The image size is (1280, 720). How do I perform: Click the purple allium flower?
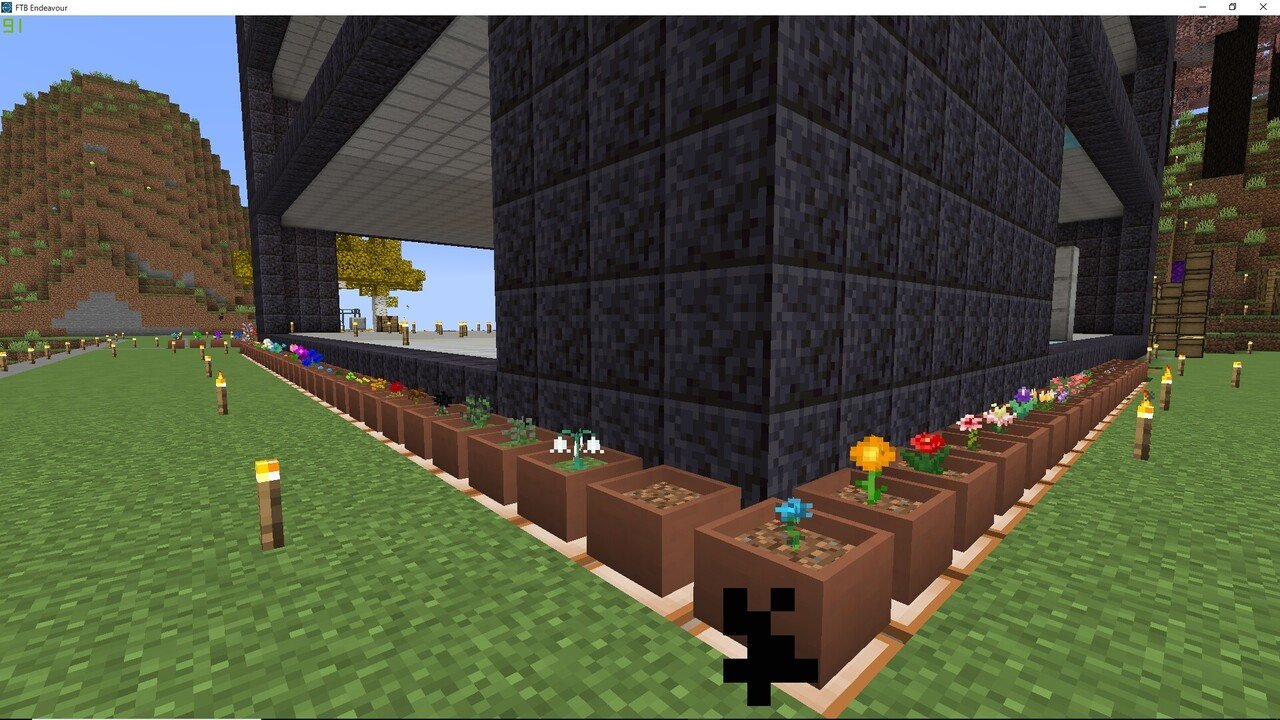click(1021, 395)
